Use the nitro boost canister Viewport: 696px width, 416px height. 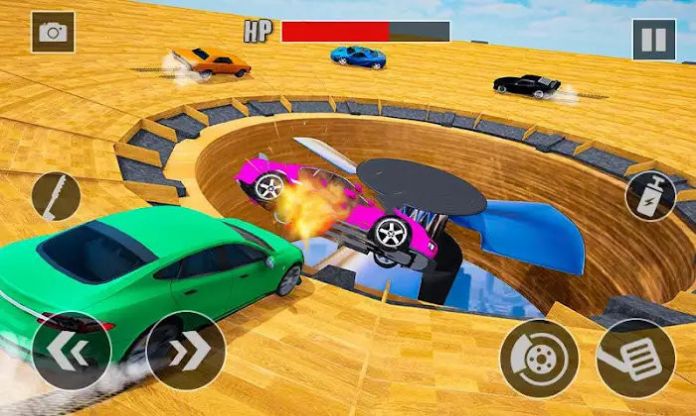coord(650,195)
